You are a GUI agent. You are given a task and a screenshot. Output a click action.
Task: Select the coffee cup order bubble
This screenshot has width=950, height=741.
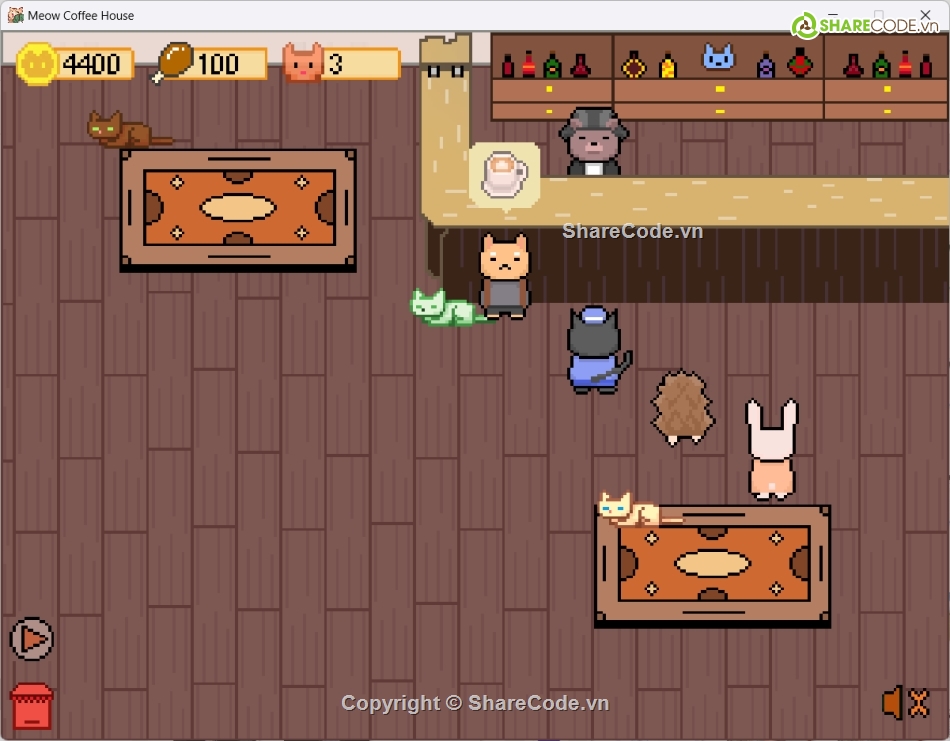[504, 174]
